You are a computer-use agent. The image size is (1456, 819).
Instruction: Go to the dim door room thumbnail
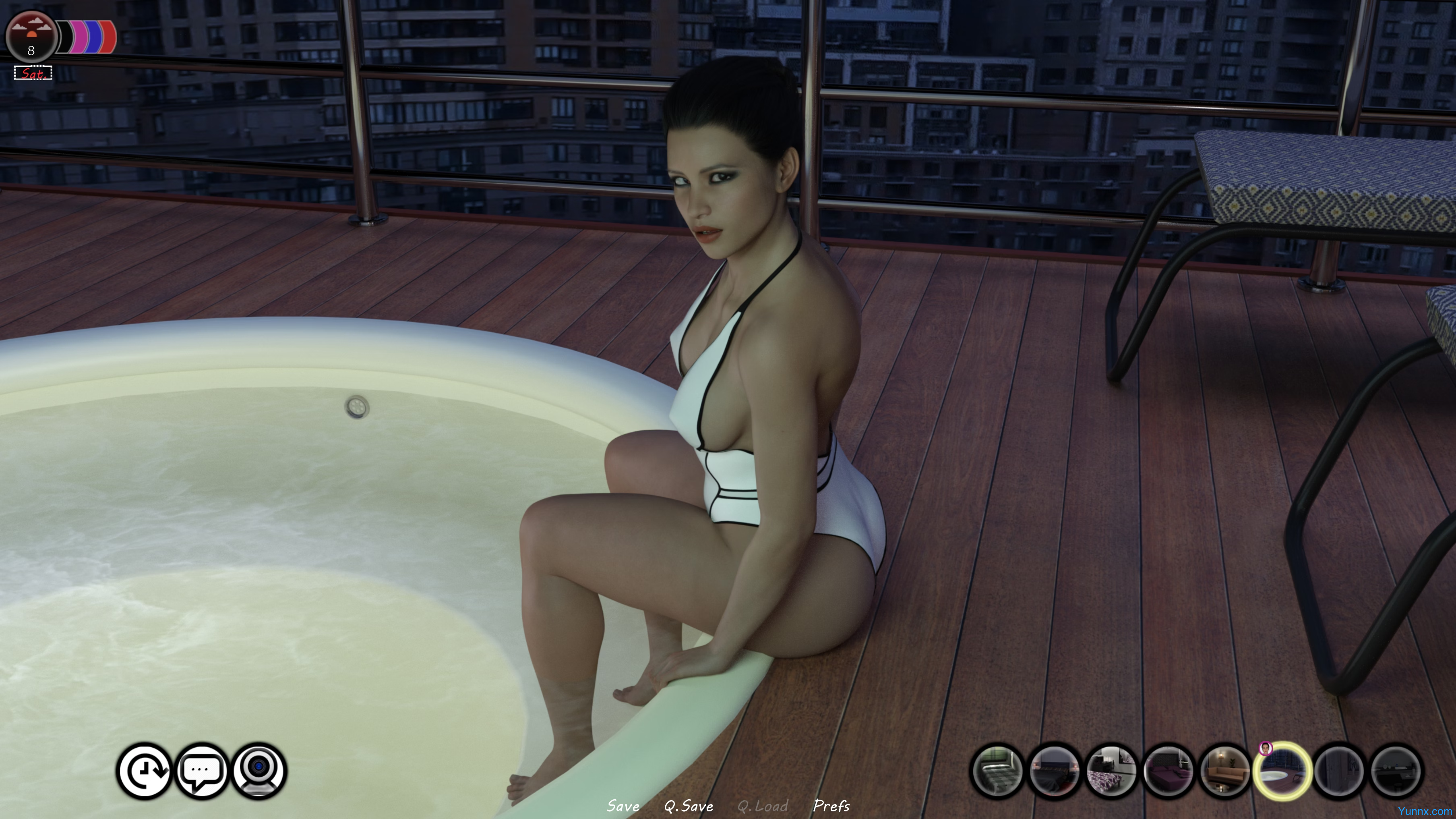click(1339, 771)
